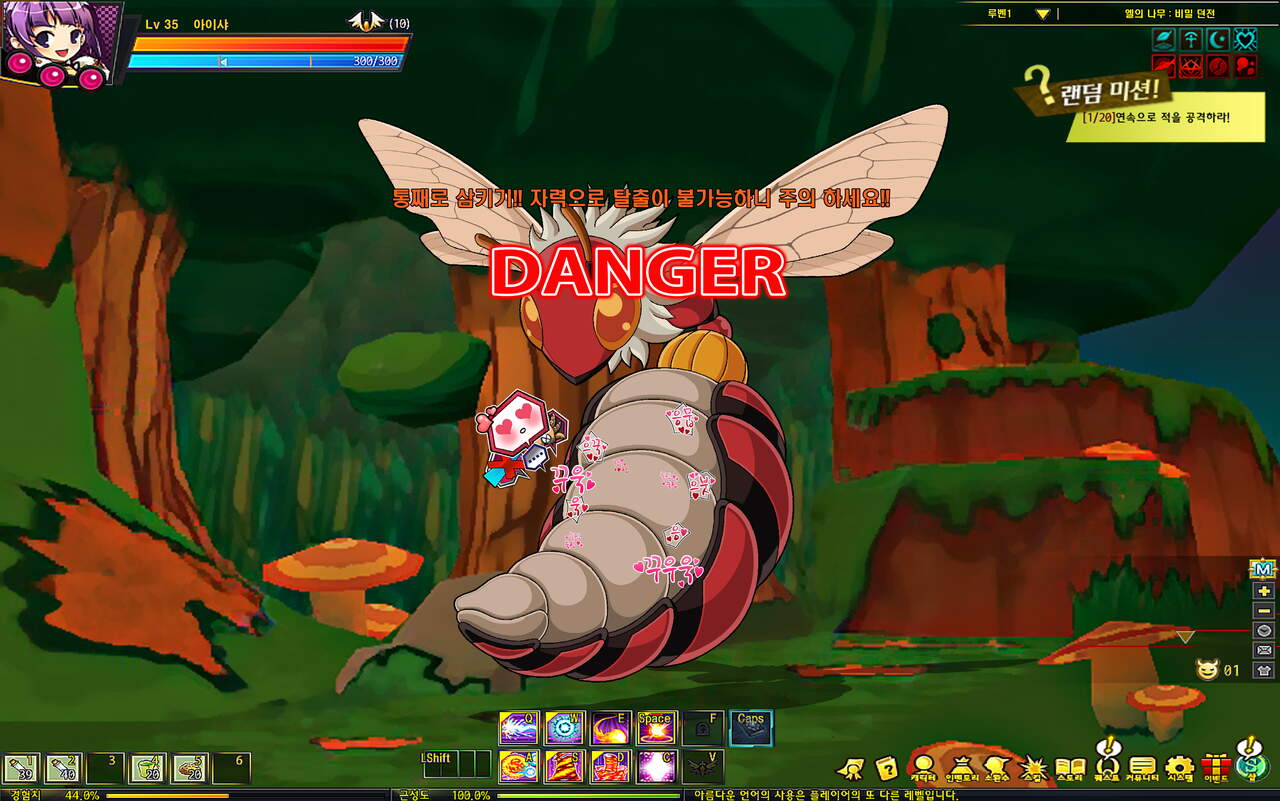Open the 루벤1 channel dropdown arrow

tap(1042, 14)
